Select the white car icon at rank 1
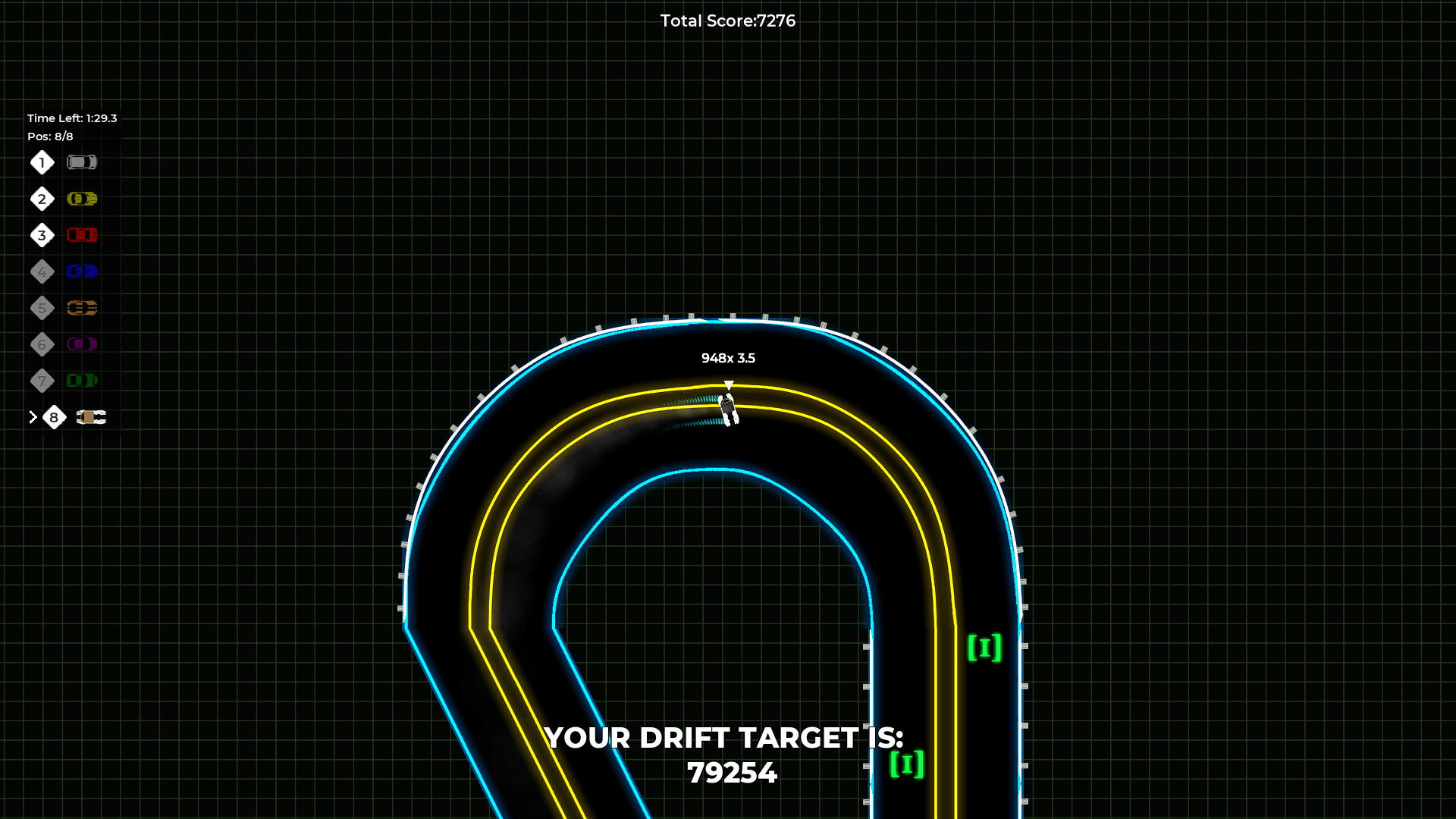 coord(82,162)
